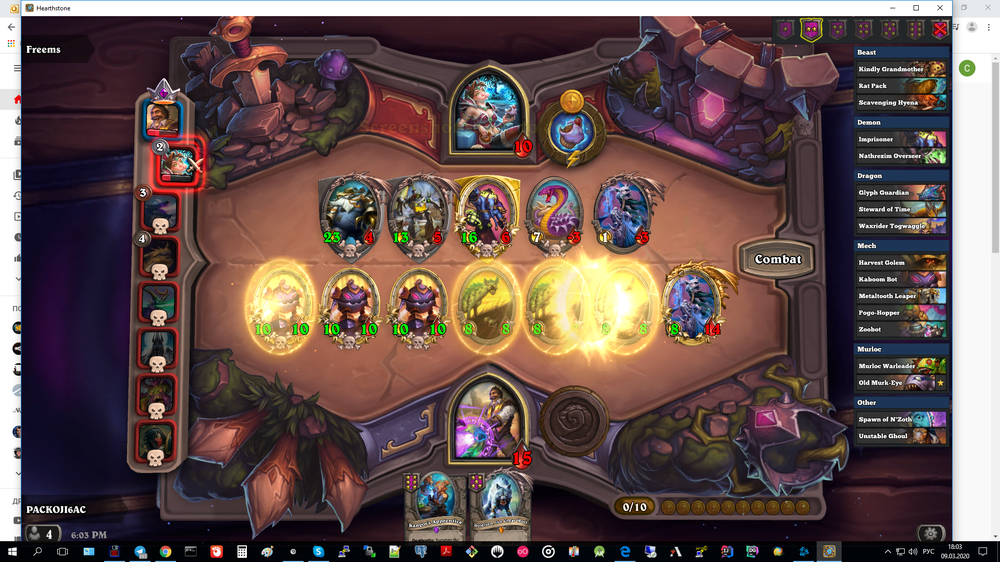Click Nathrezim Overseer in the Demon list
Screen dimensions: 1000x562
(900, 156)
